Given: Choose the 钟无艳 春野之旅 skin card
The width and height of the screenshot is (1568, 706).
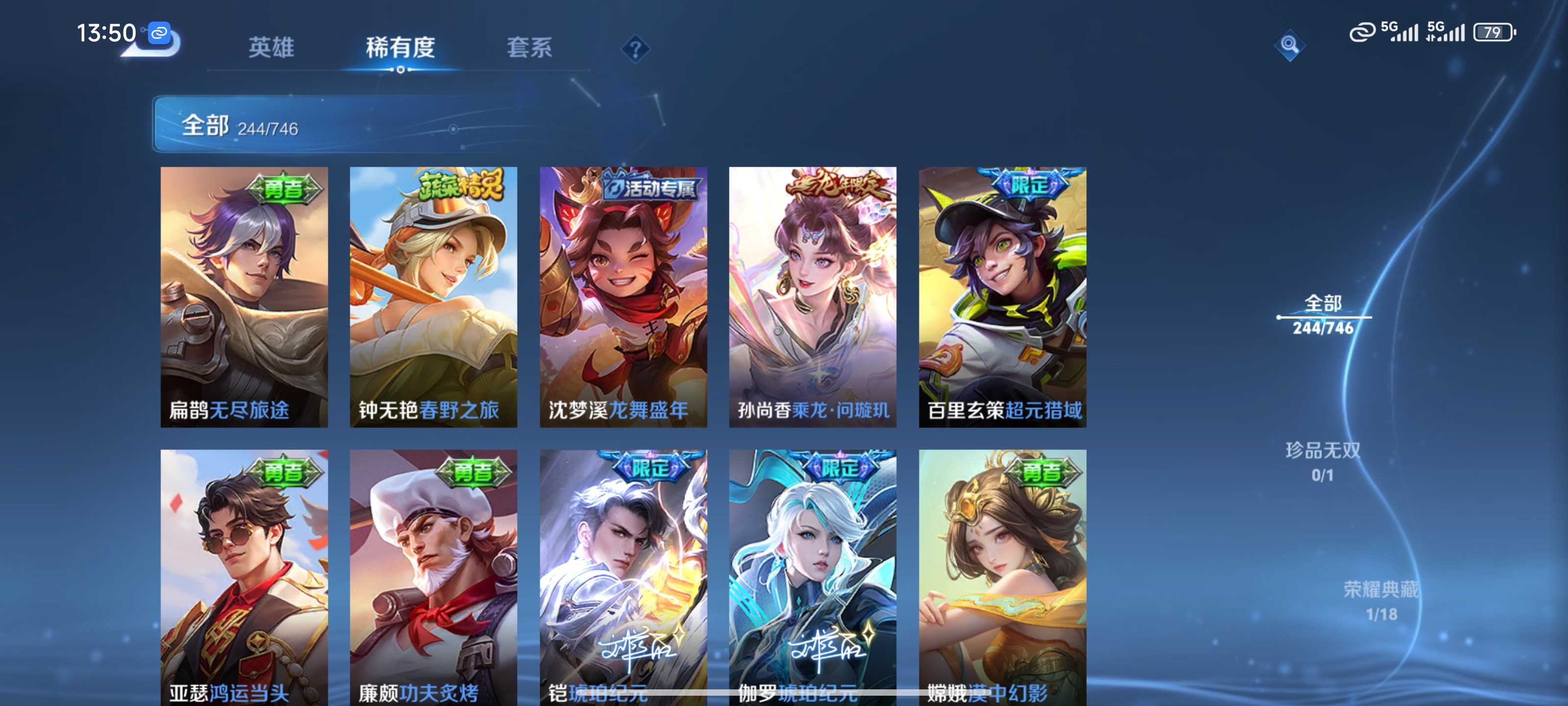Looking at the screenshot, I should pos(433,297).
